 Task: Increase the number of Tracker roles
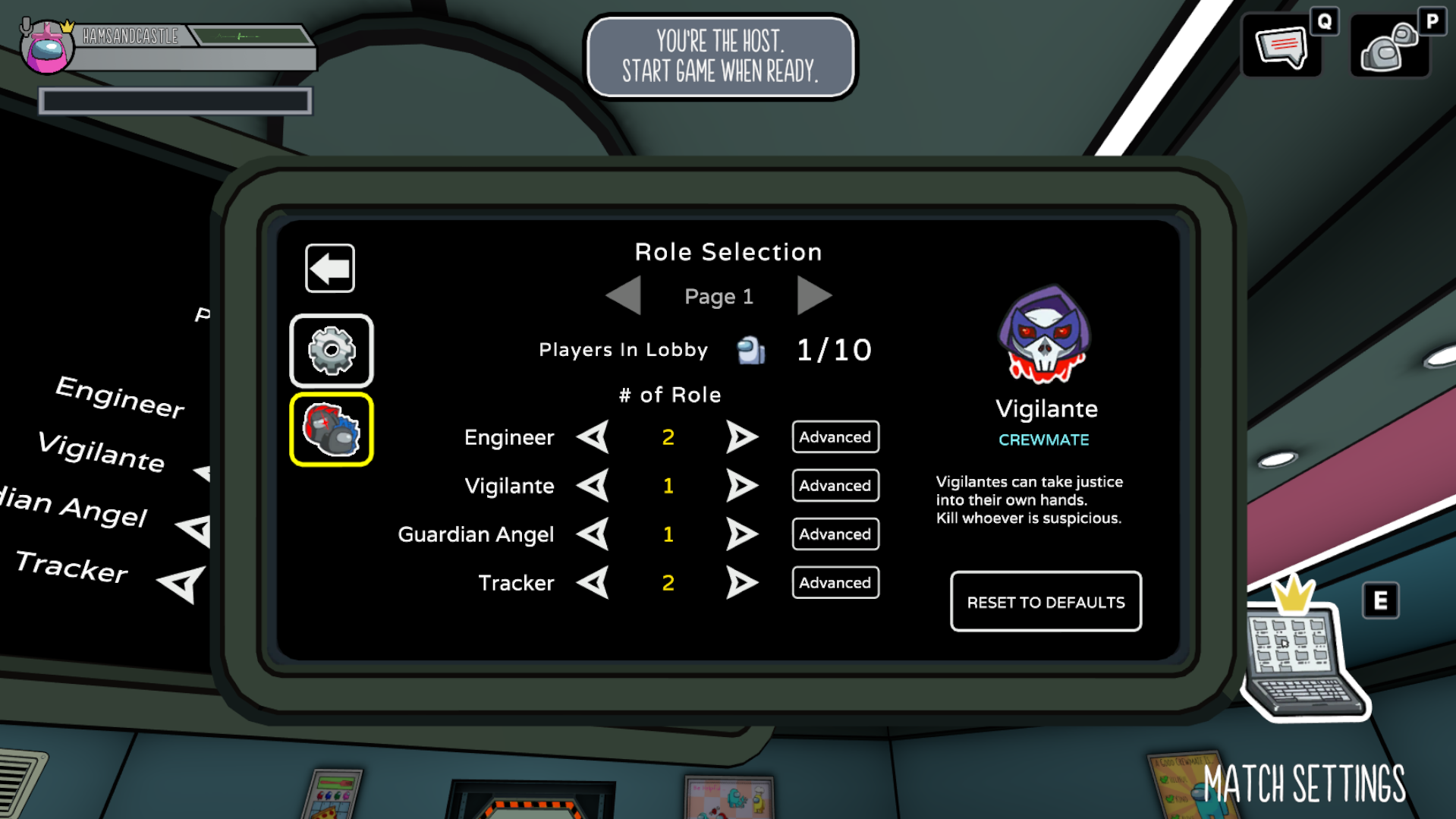742,583
